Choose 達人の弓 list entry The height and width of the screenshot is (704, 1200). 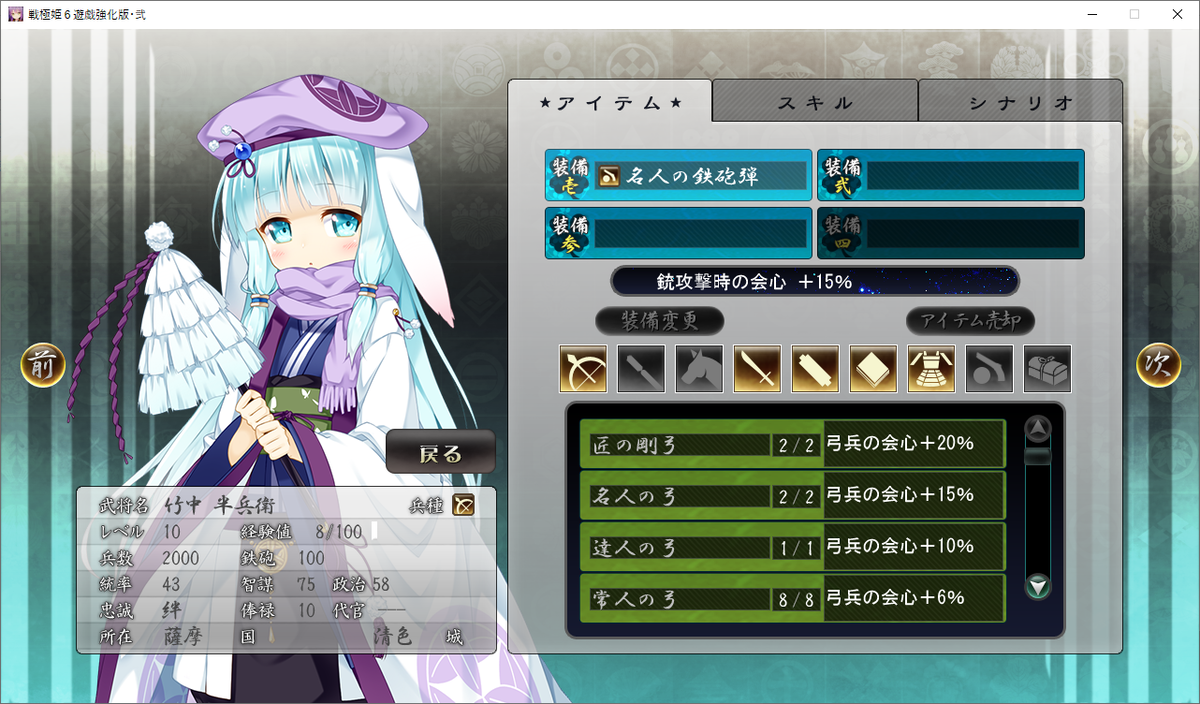792,546
